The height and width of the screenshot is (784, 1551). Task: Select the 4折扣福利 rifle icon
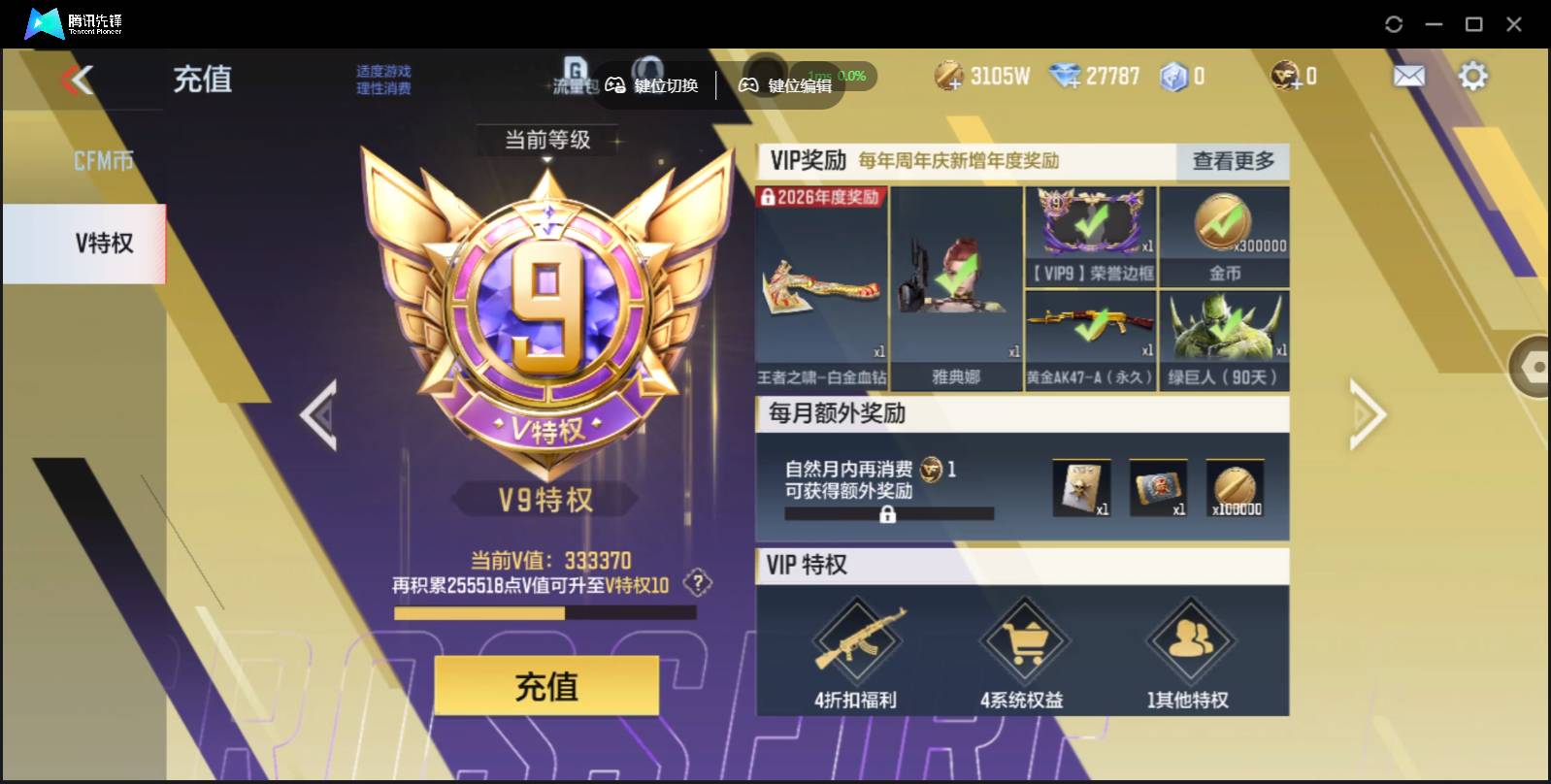pyautogui.click(x=858, y=640)
